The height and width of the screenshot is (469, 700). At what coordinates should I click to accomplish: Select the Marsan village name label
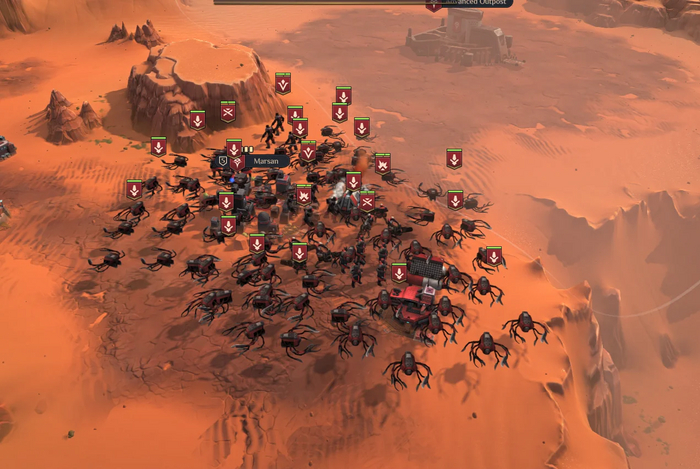click(265, 160)
